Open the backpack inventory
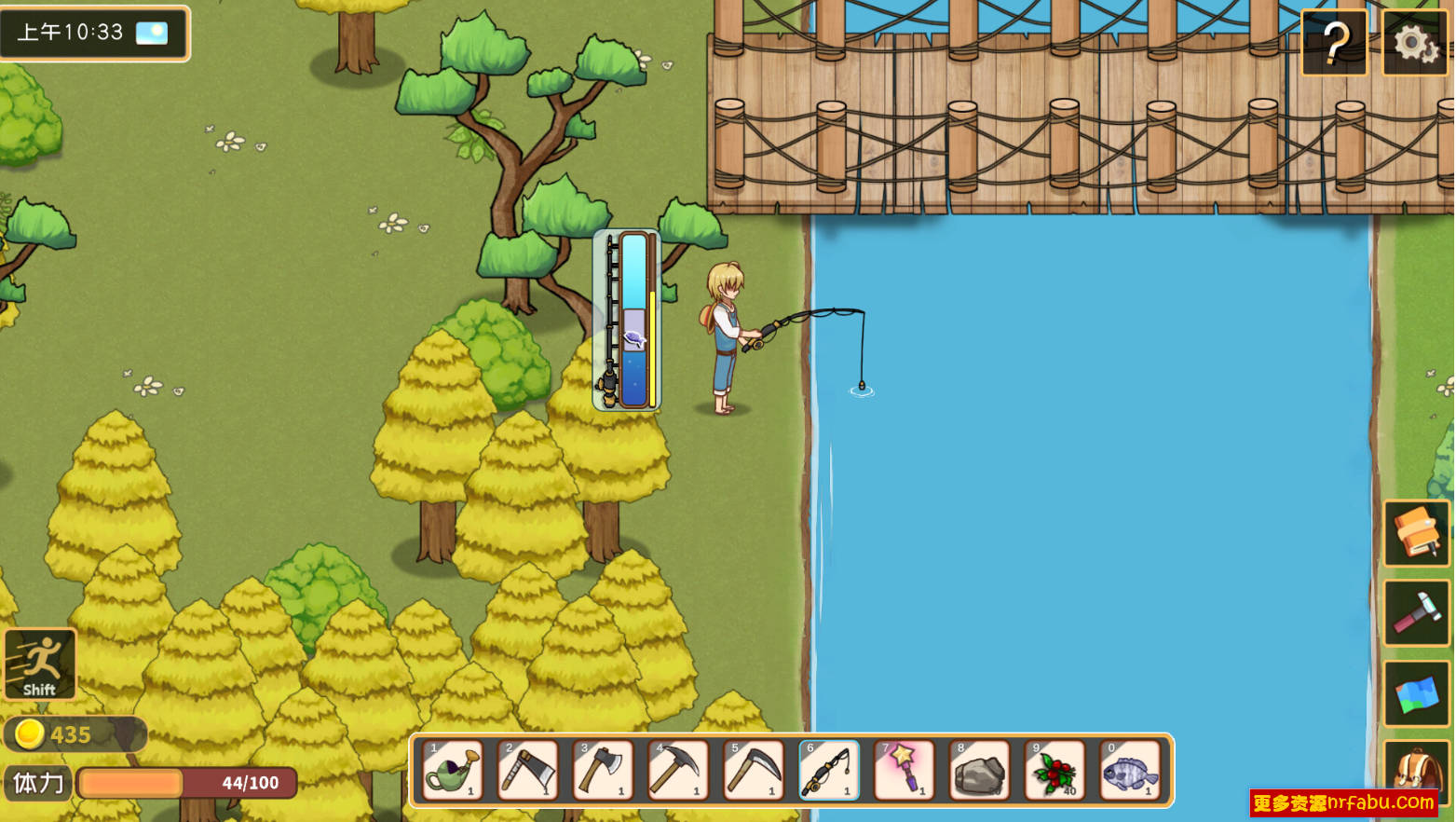This screenshot has width=1456, height=822. pyautogui.click(x=1416, y=774)
